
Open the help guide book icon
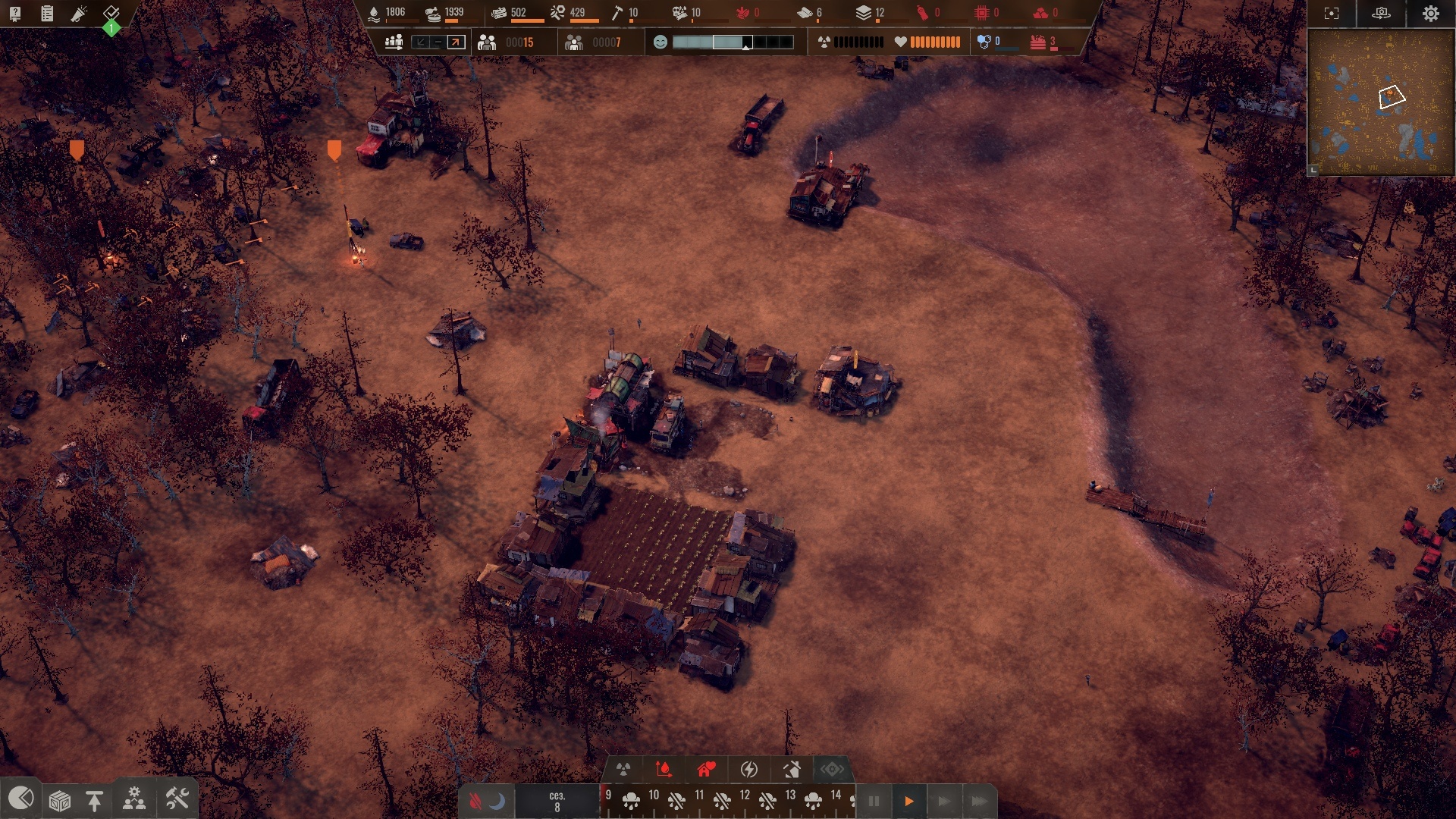tap(15, 13)
